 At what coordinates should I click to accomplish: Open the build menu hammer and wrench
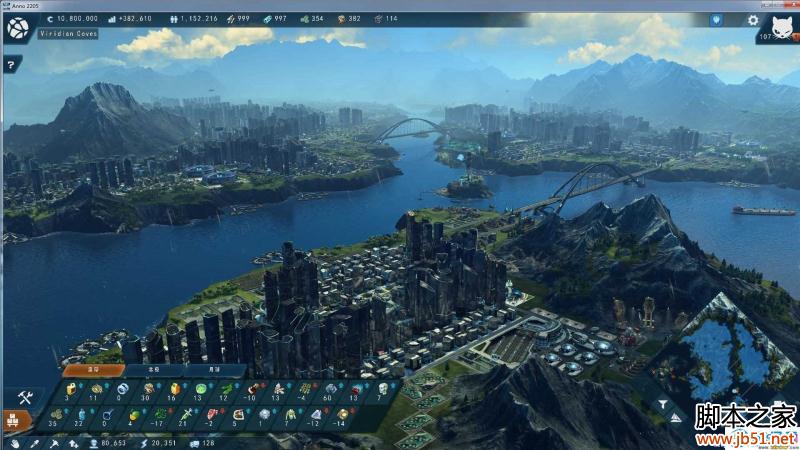coord(26,397)
